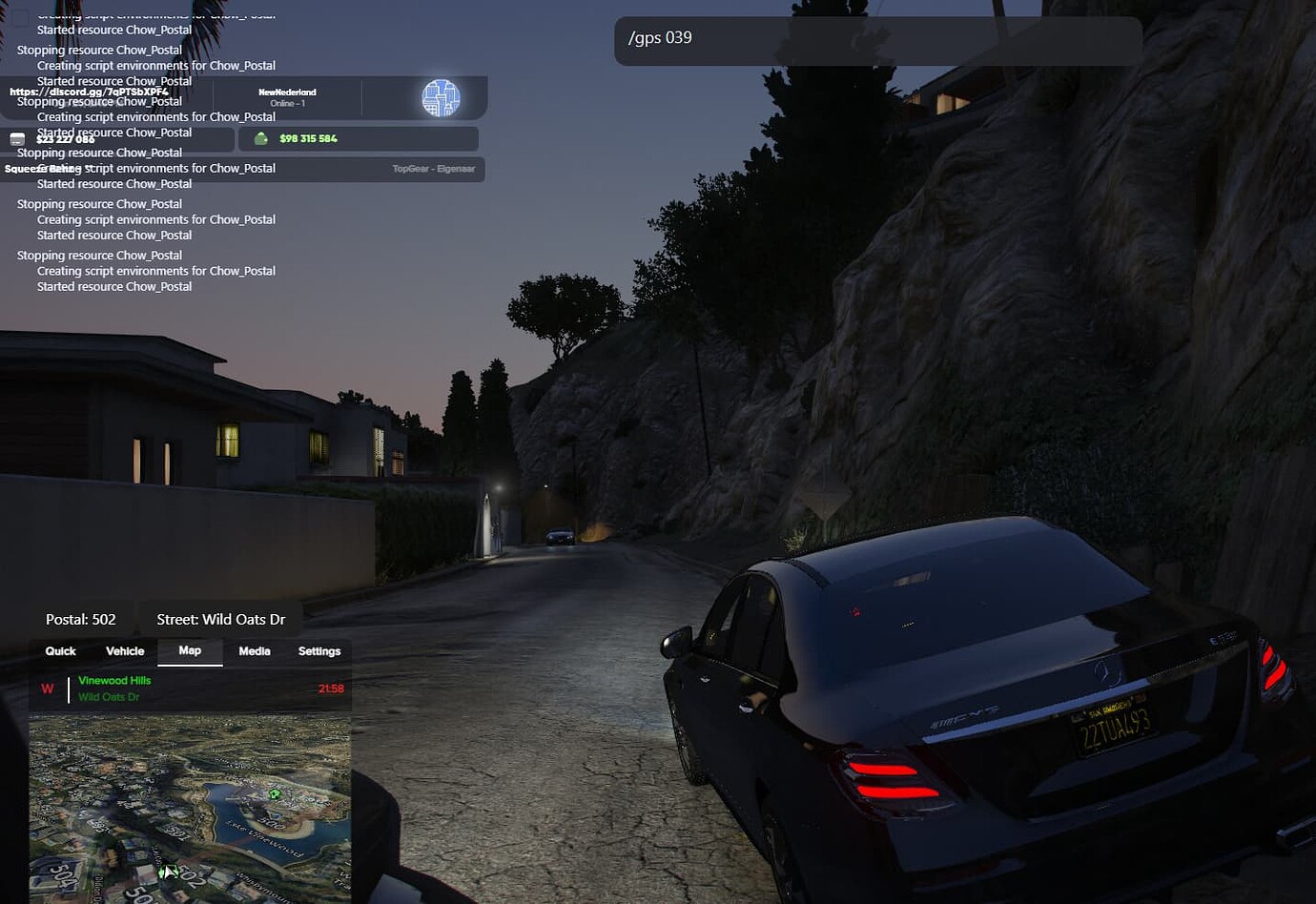Open the Settings tab
This screenshot has width=1316, height=904.
pyautogui.click(x=319, y=651)
